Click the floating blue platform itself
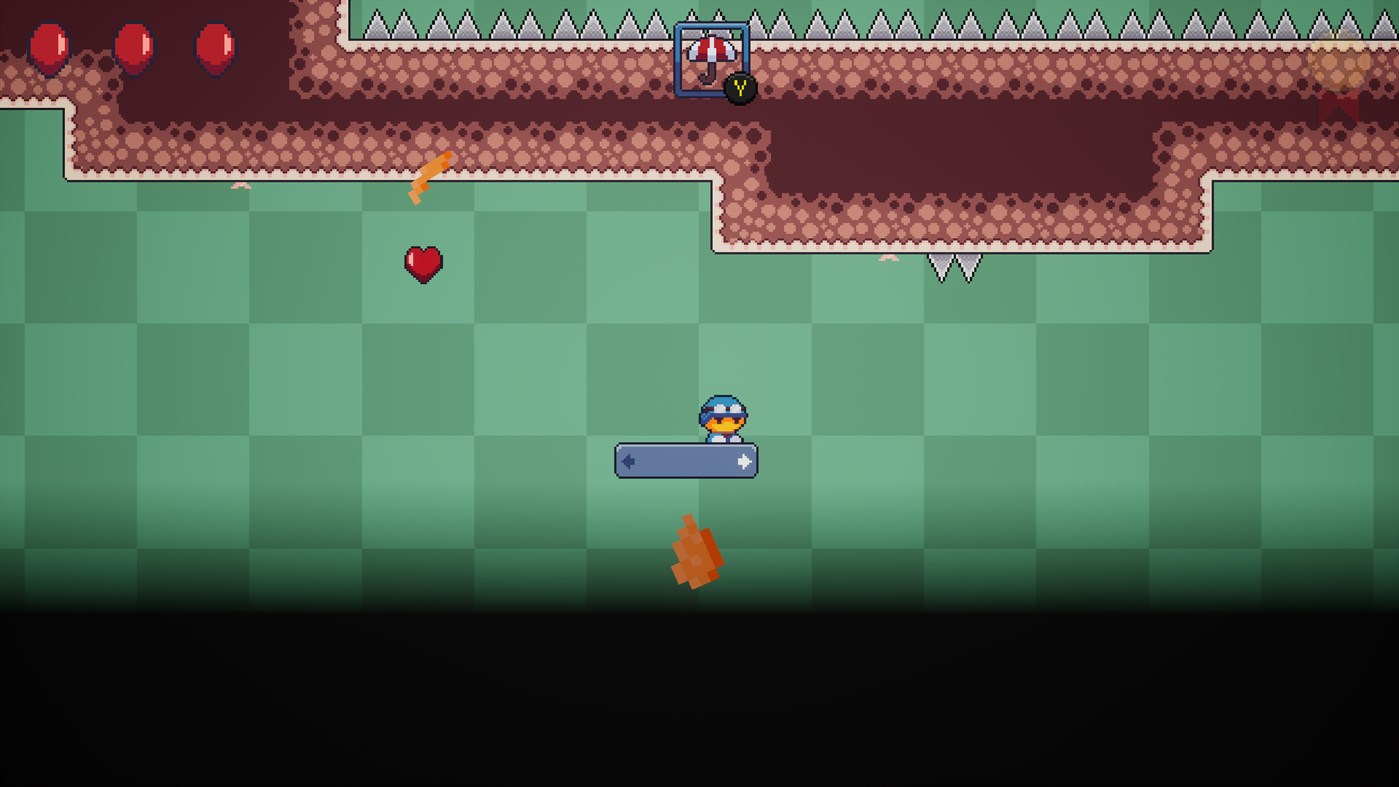1399x787 pixels. tap(686, 461)
